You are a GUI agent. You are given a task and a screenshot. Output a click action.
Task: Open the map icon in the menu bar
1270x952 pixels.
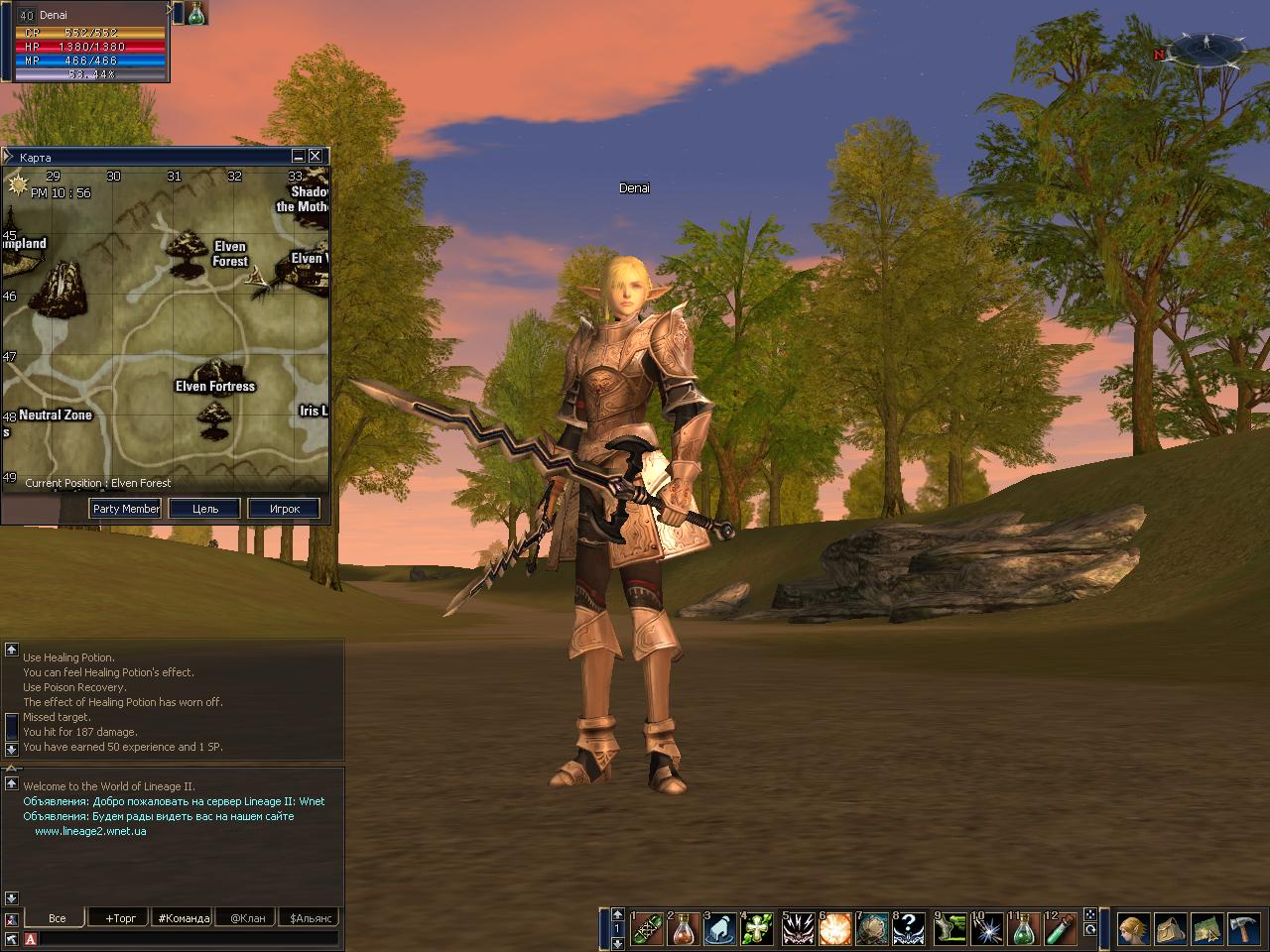[1206, 929]
